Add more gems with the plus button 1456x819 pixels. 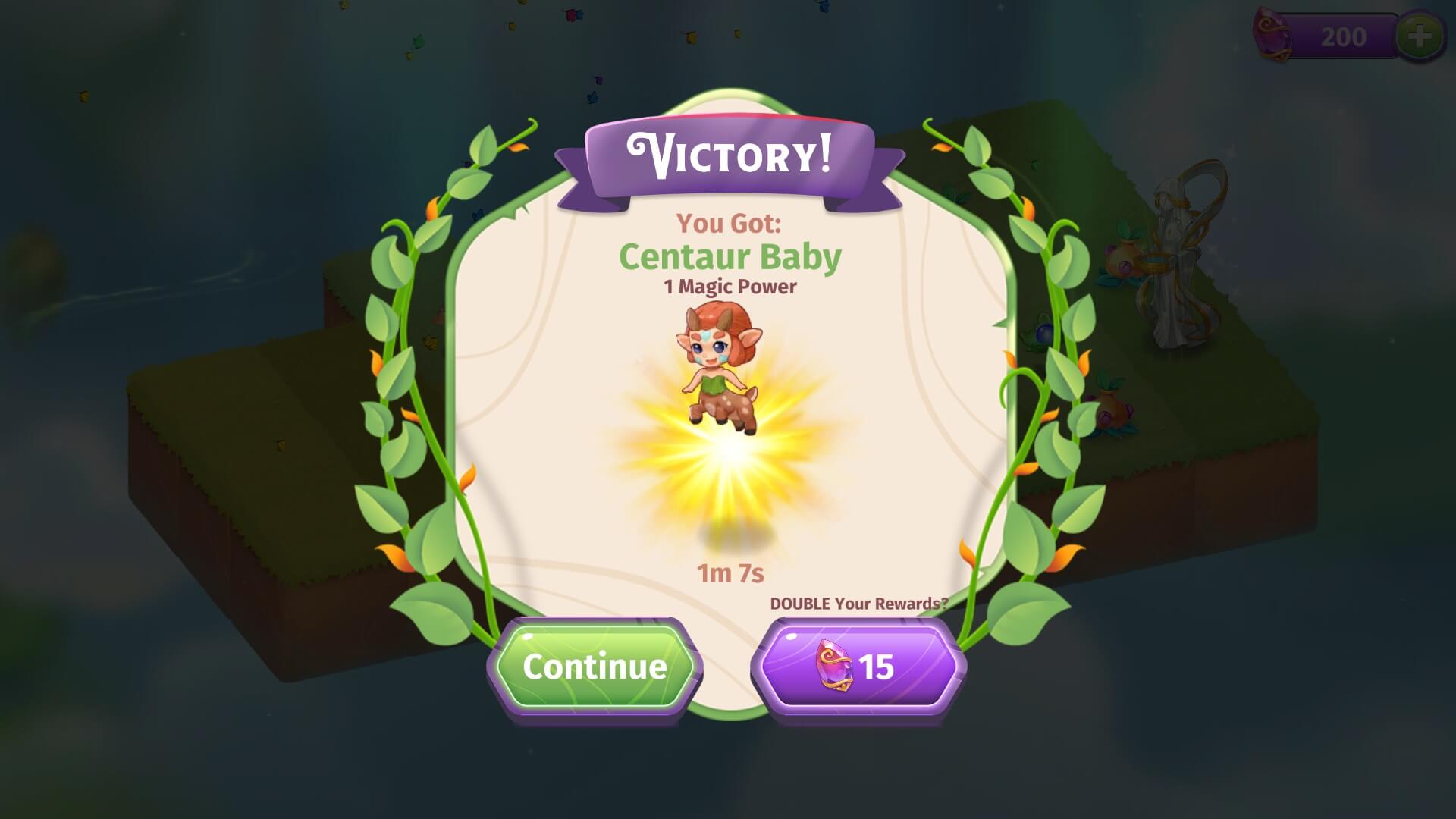[x=1420, y=36]
